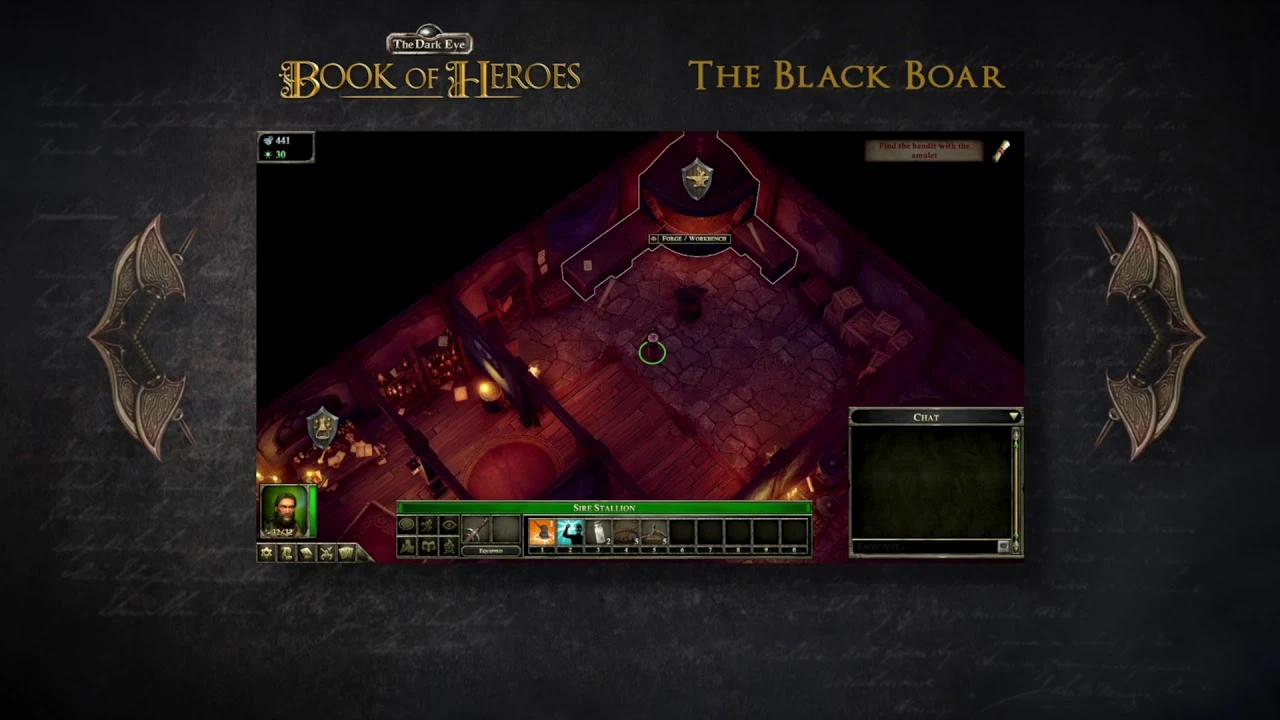Click the Enter text chat input field
The height and width of the screenshot is (720, 1280).
[910, 547]
